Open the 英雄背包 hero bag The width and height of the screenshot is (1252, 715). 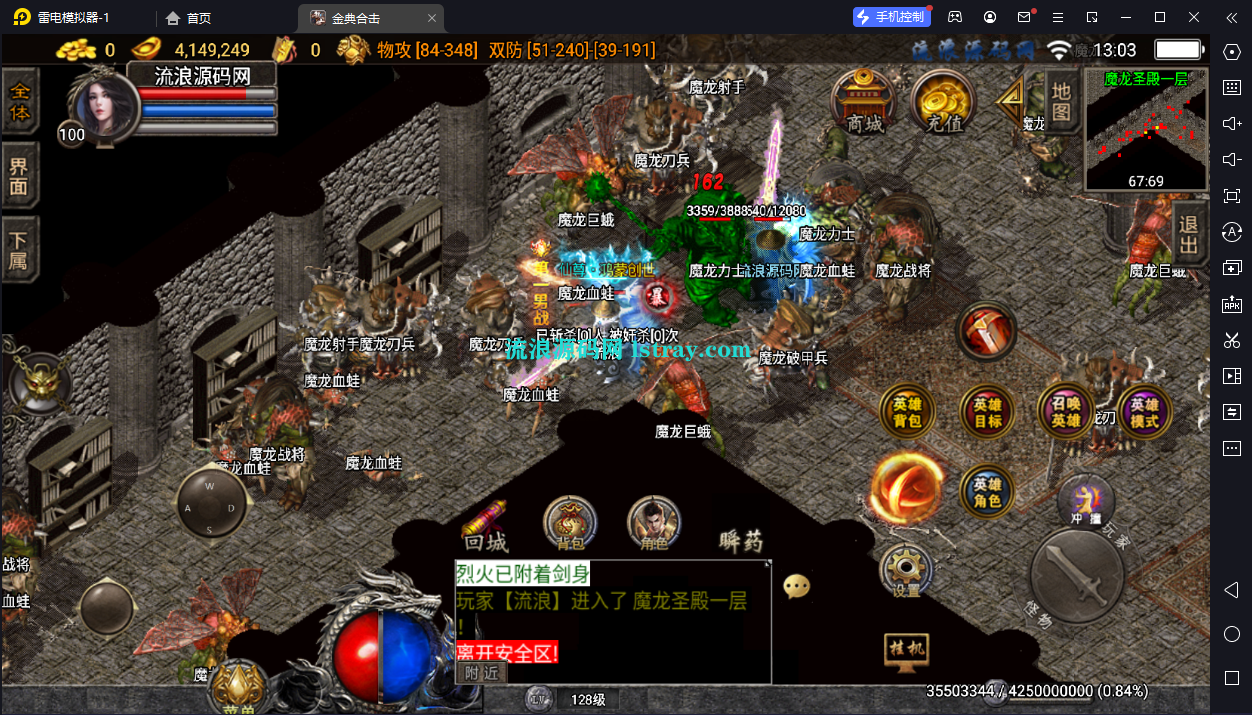coord(907,412)
